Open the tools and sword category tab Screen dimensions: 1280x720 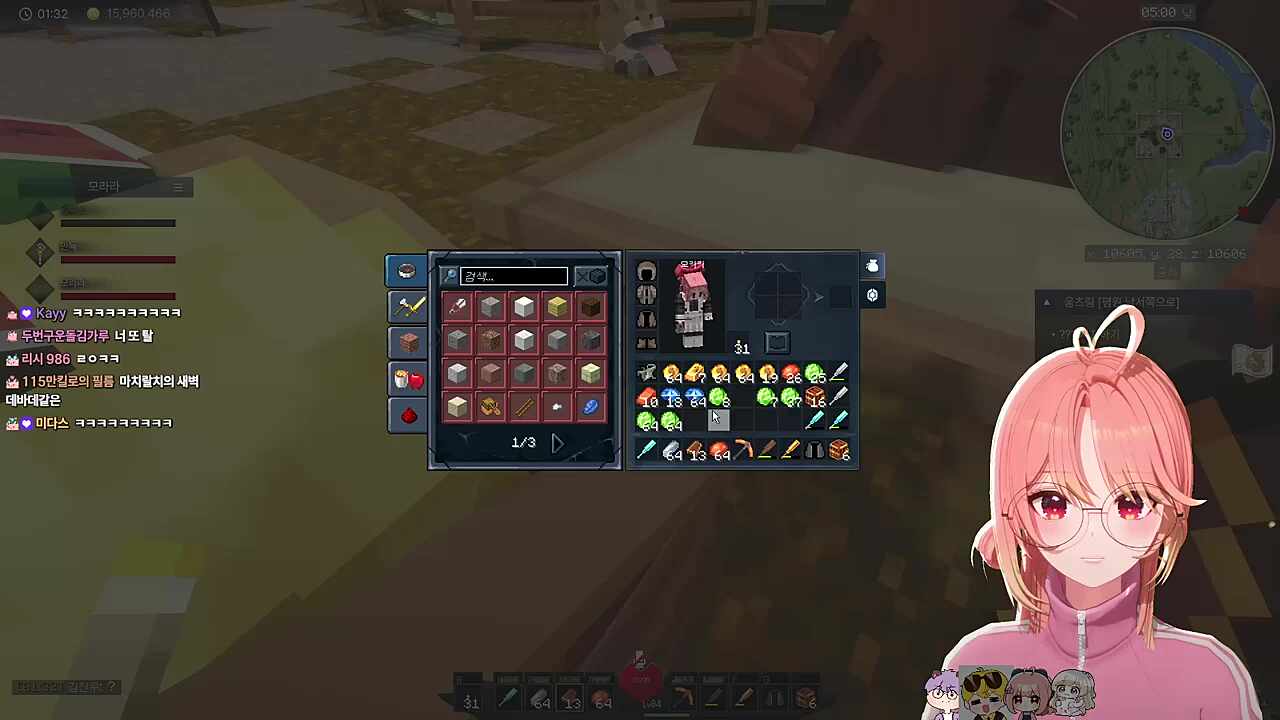click(407, 306)
